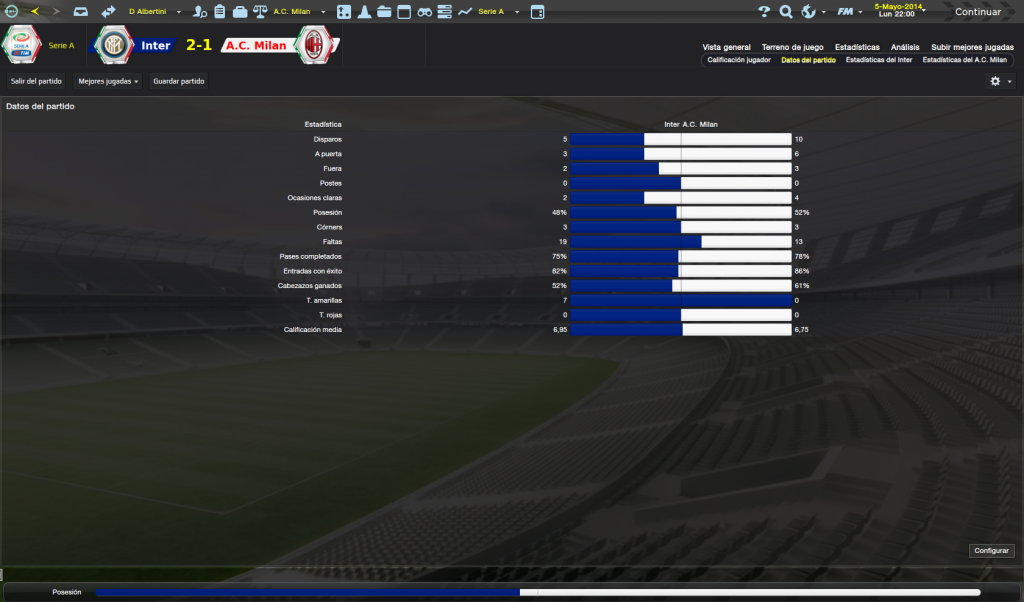Open the magnifying glass search

786,12
